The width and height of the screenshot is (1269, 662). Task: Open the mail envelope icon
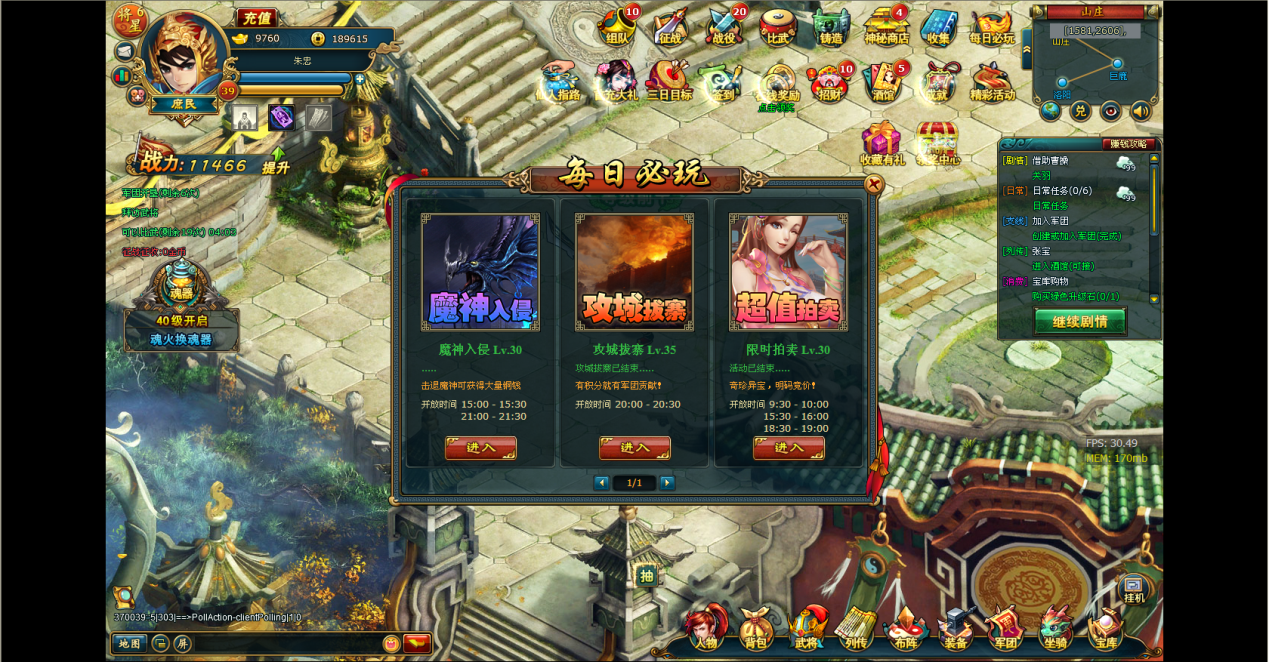click(124, 51)
